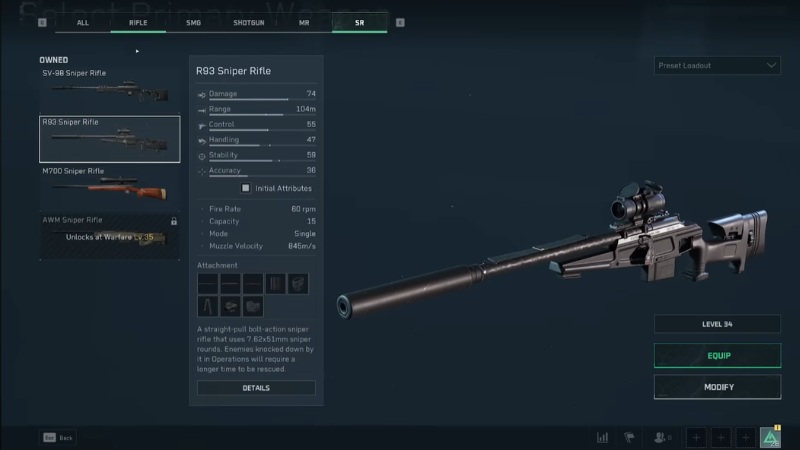Select the SMG category tab

coord(194,21)
